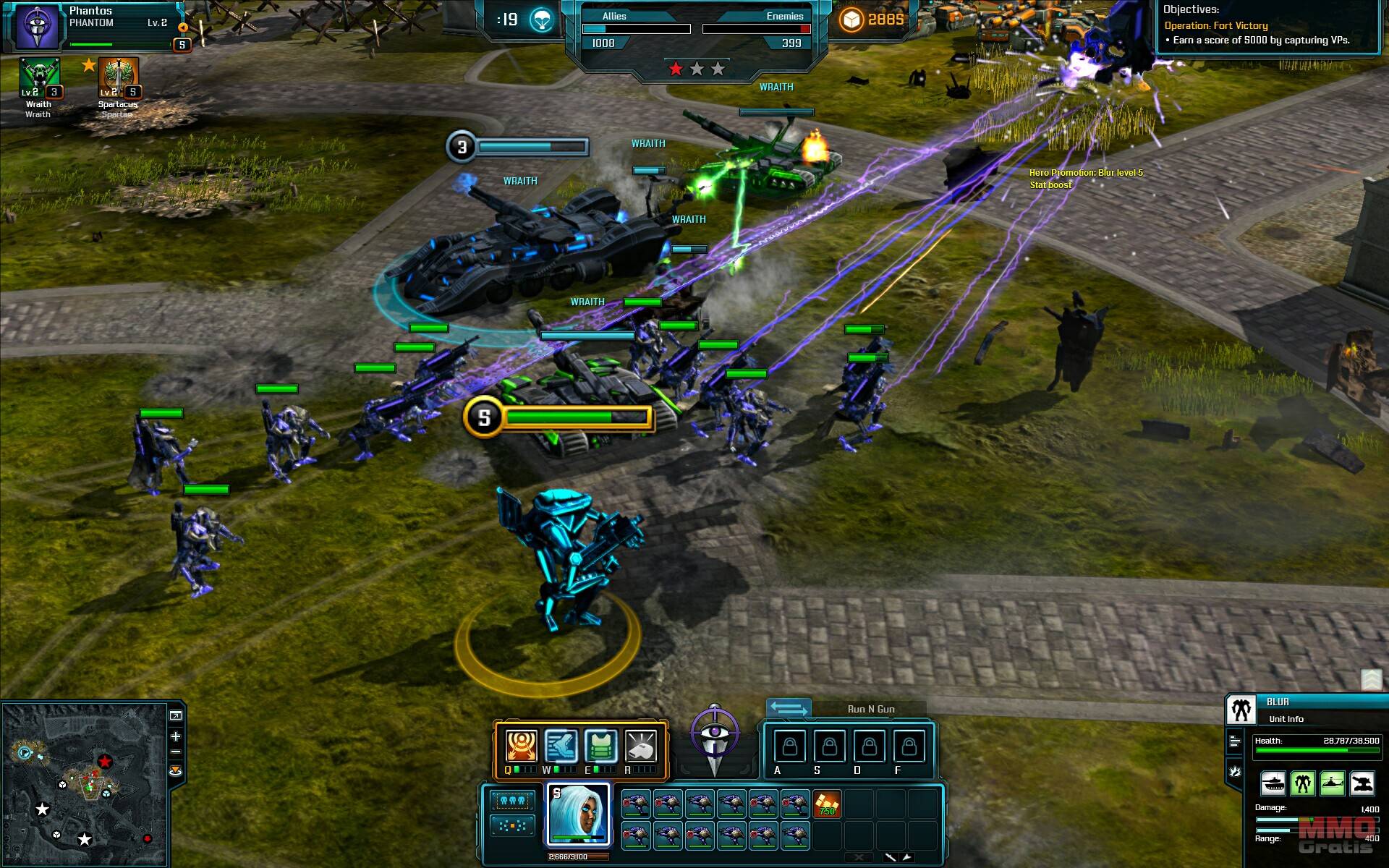The width and height of the screenshot is (1389, 868).
Task: Zoom out the minimap with minus button
Action: 176,753
